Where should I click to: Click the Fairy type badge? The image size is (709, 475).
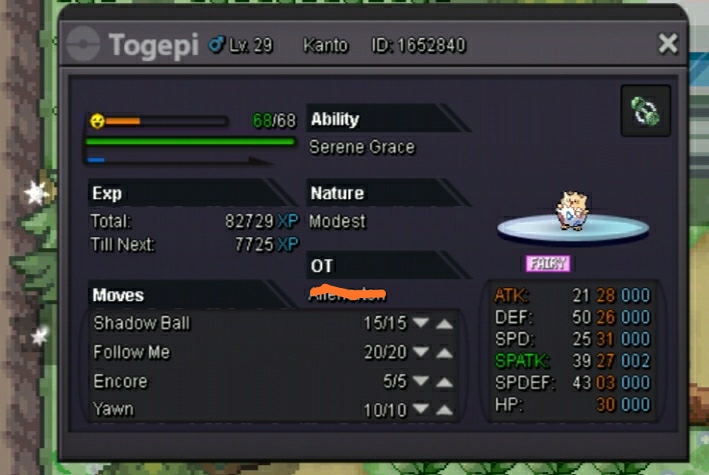tap(548, 263)
